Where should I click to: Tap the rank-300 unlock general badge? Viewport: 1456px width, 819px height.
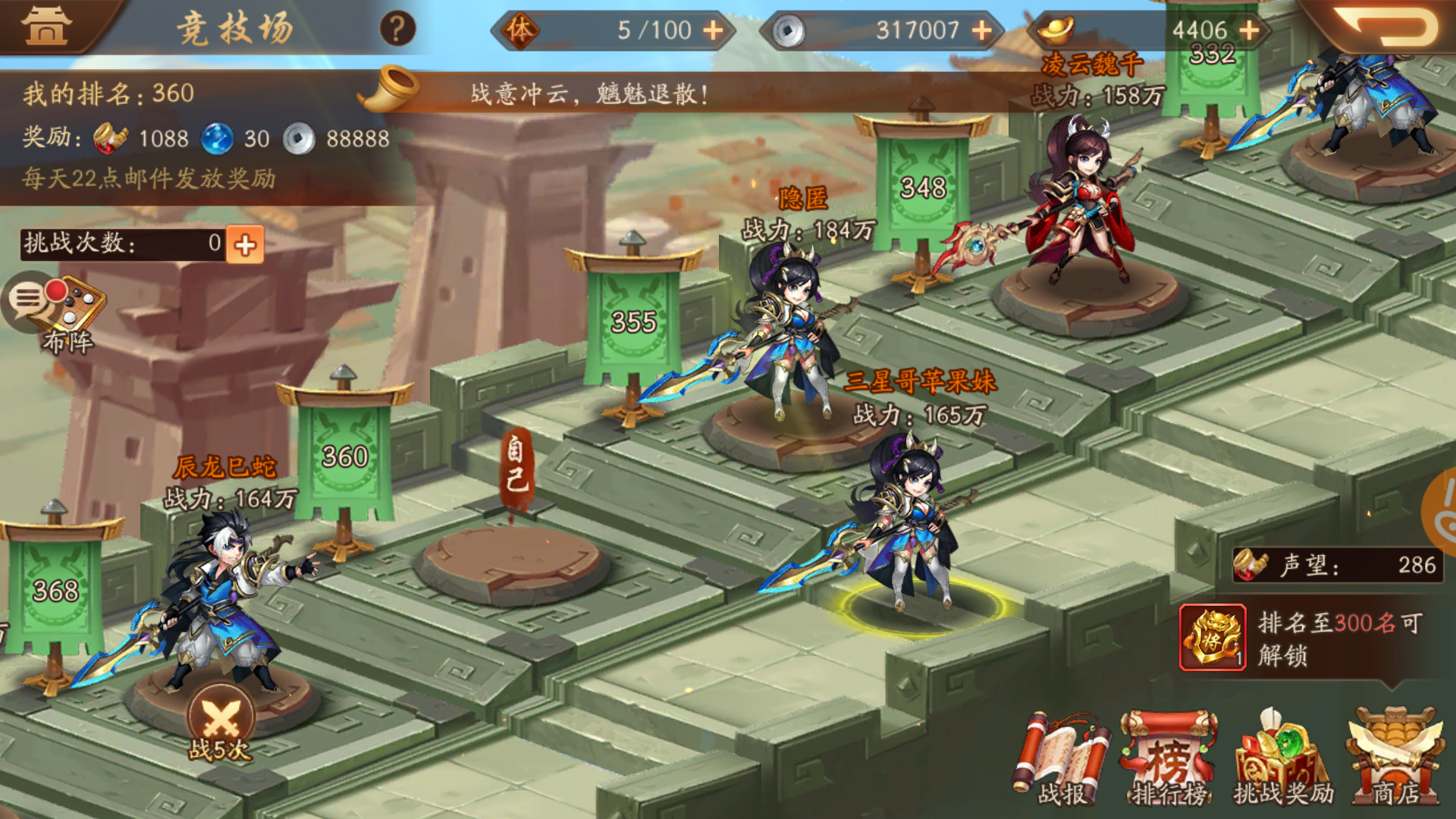(1213, 638)
